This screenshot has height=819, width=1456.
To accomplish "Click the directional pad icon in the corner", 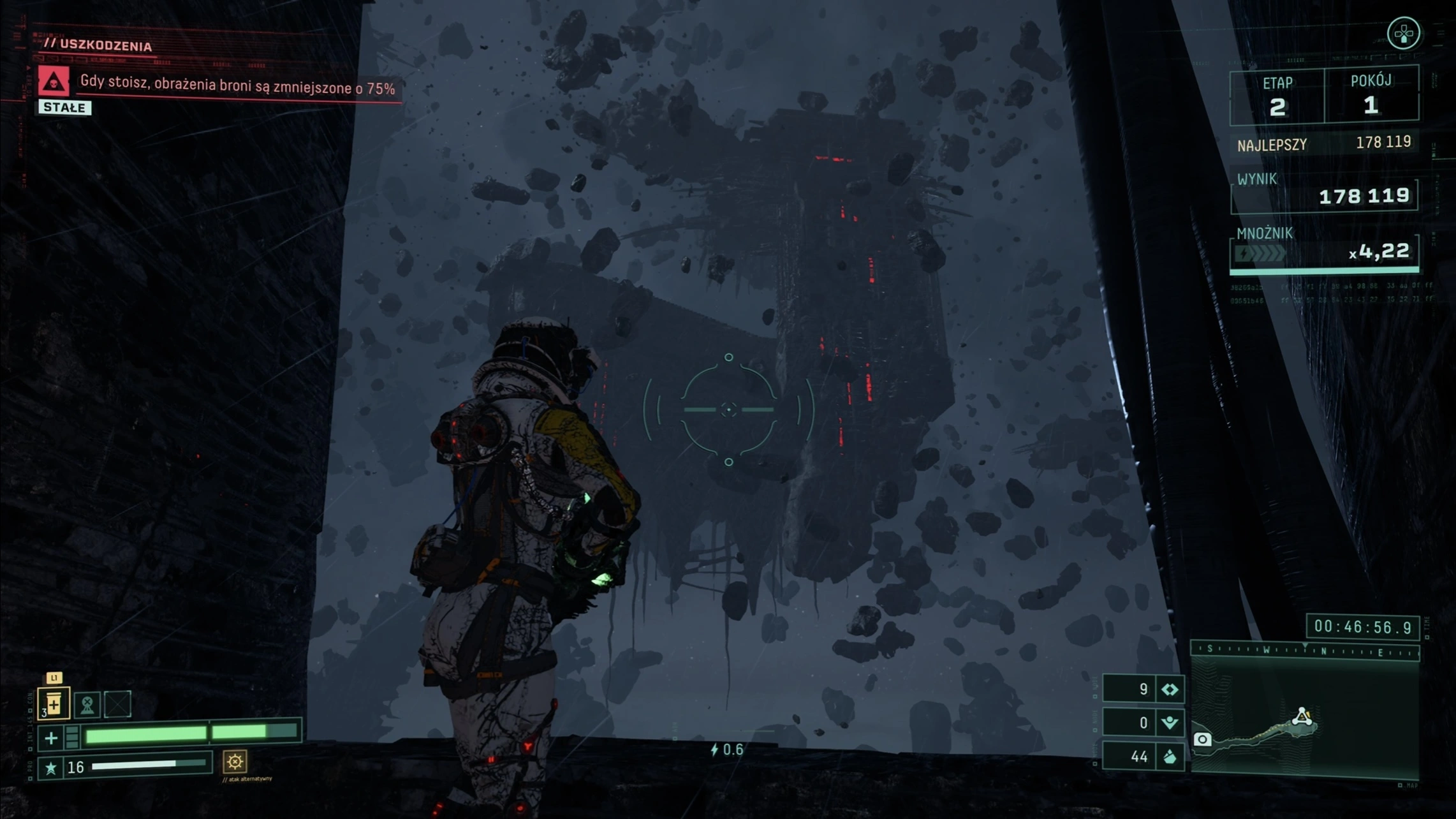I will tap(1404, 33).
